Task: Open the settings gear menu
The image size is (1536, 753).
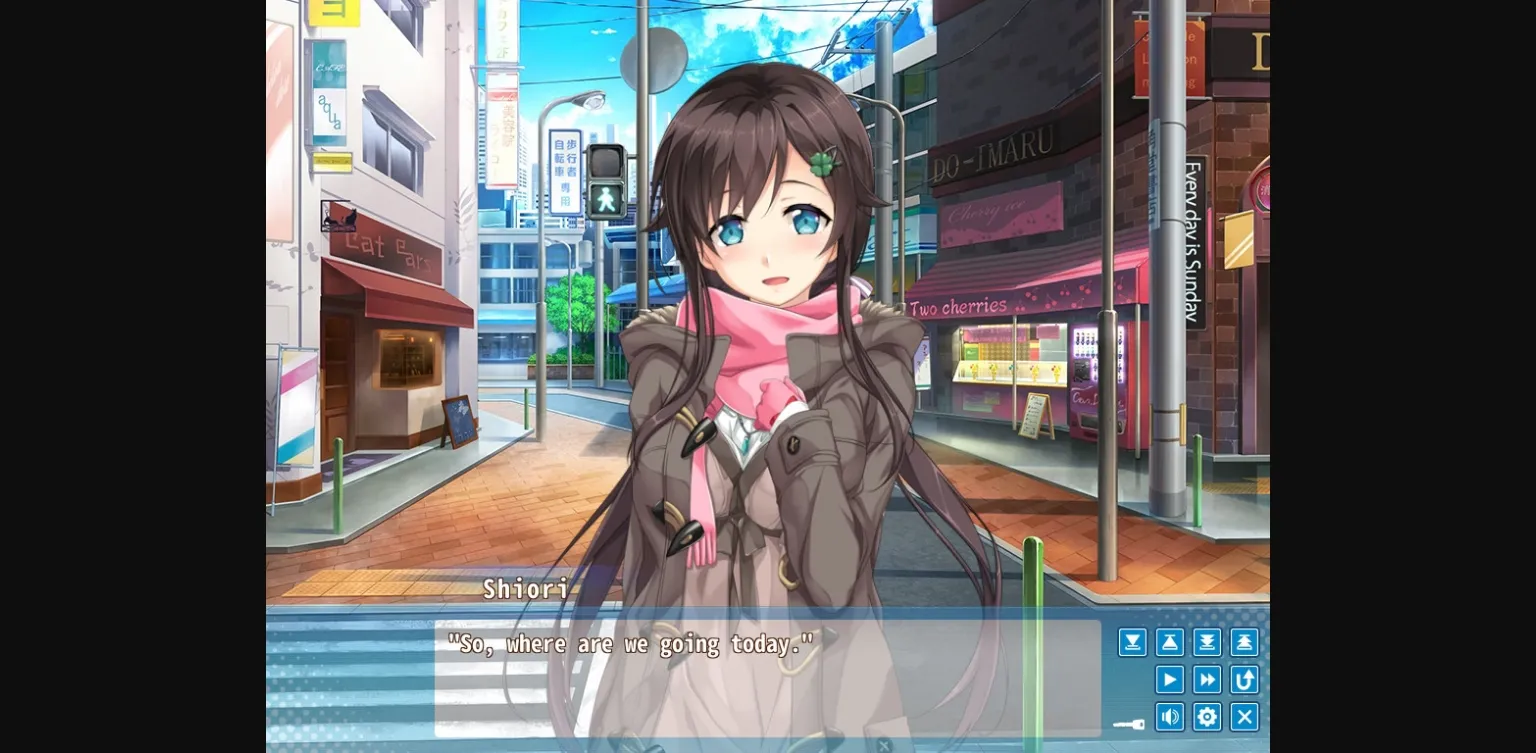Action: point(1207,717)
